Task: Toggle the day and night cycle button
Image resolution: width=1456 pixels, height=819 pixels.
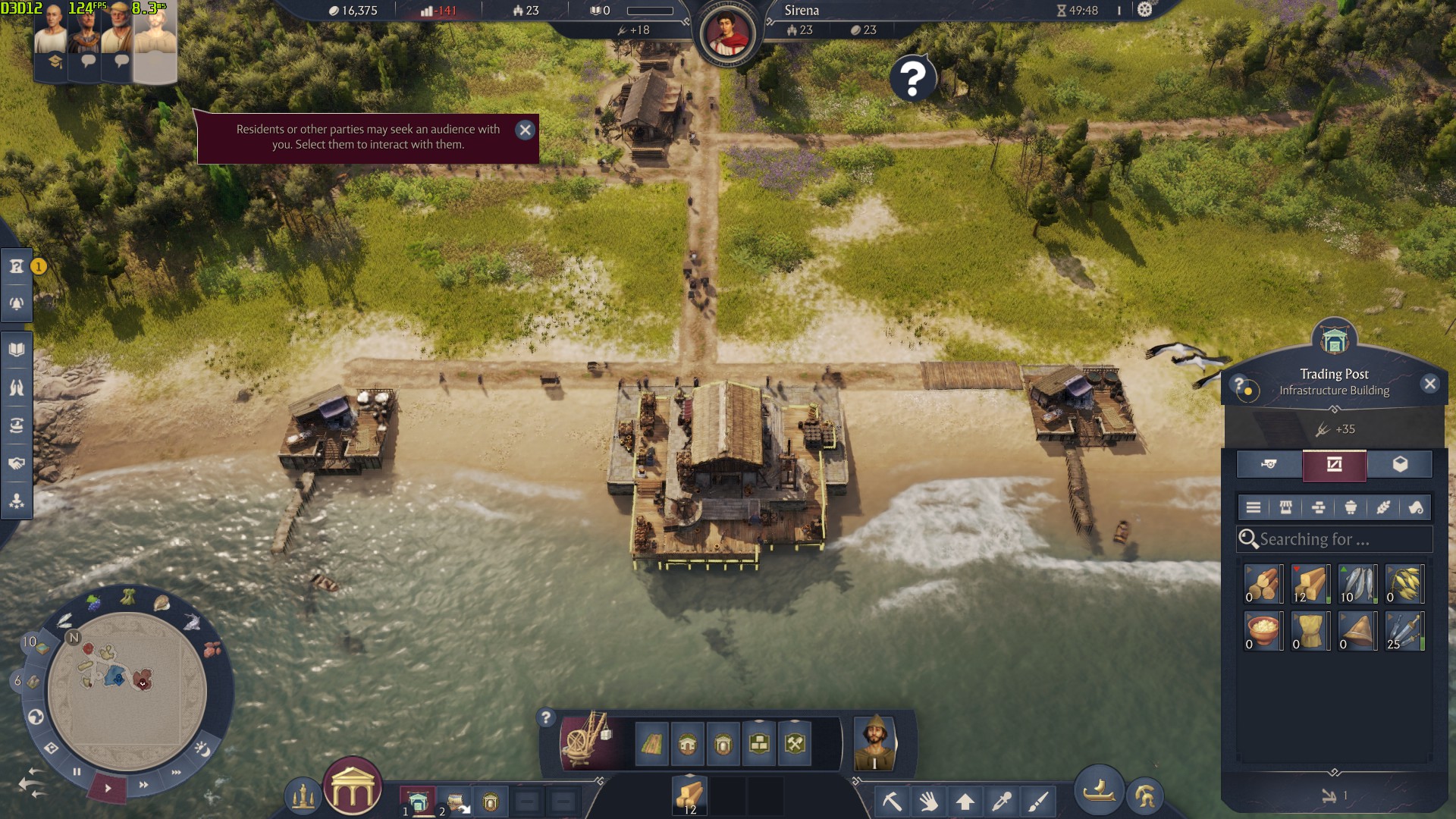Action: coord(202,749)
